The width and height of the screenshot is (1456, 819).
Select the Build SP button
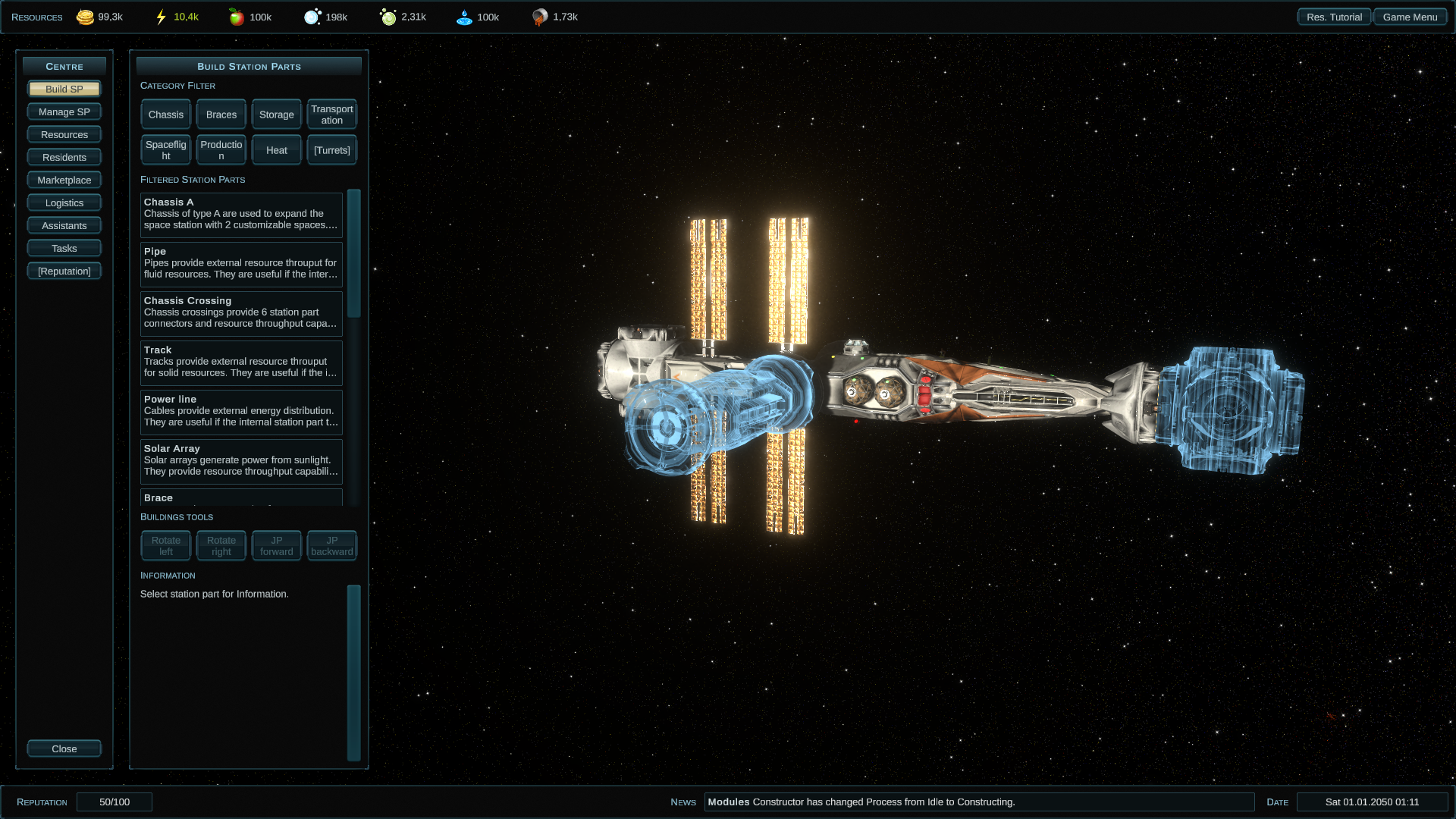(x=64, y=89)
